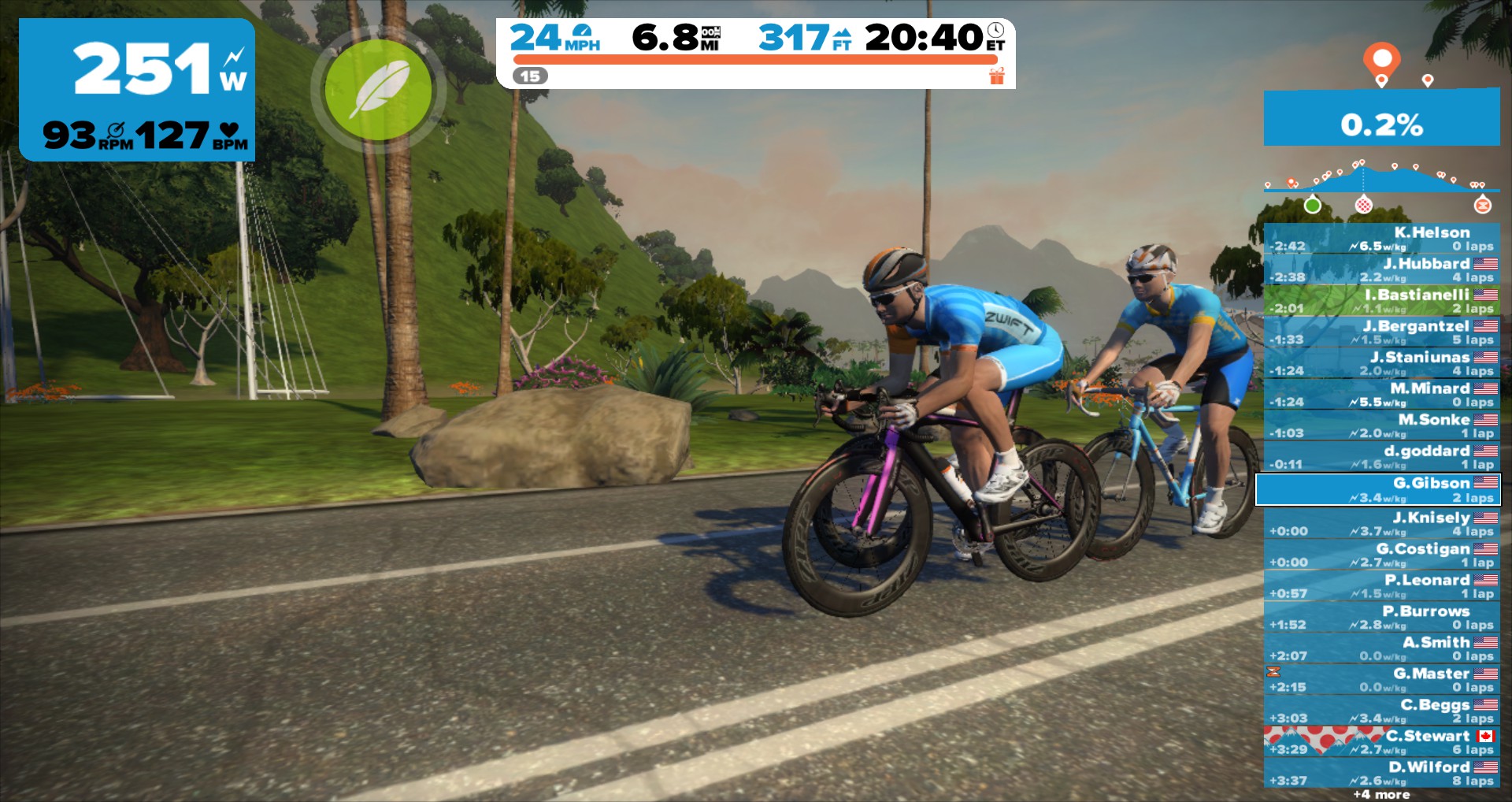Screen dimensions: 1512x802
Task: Choose M.Sonke from the list
Action: click(x=1381, y=426)
